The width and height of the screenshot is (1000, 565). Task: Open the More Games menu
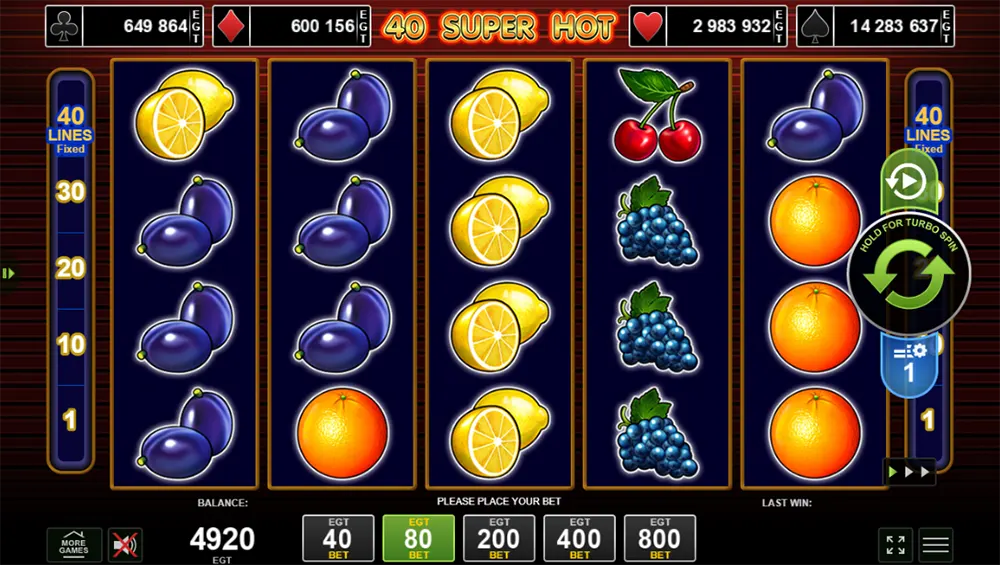pyautogui.click(x=74, y=545)
